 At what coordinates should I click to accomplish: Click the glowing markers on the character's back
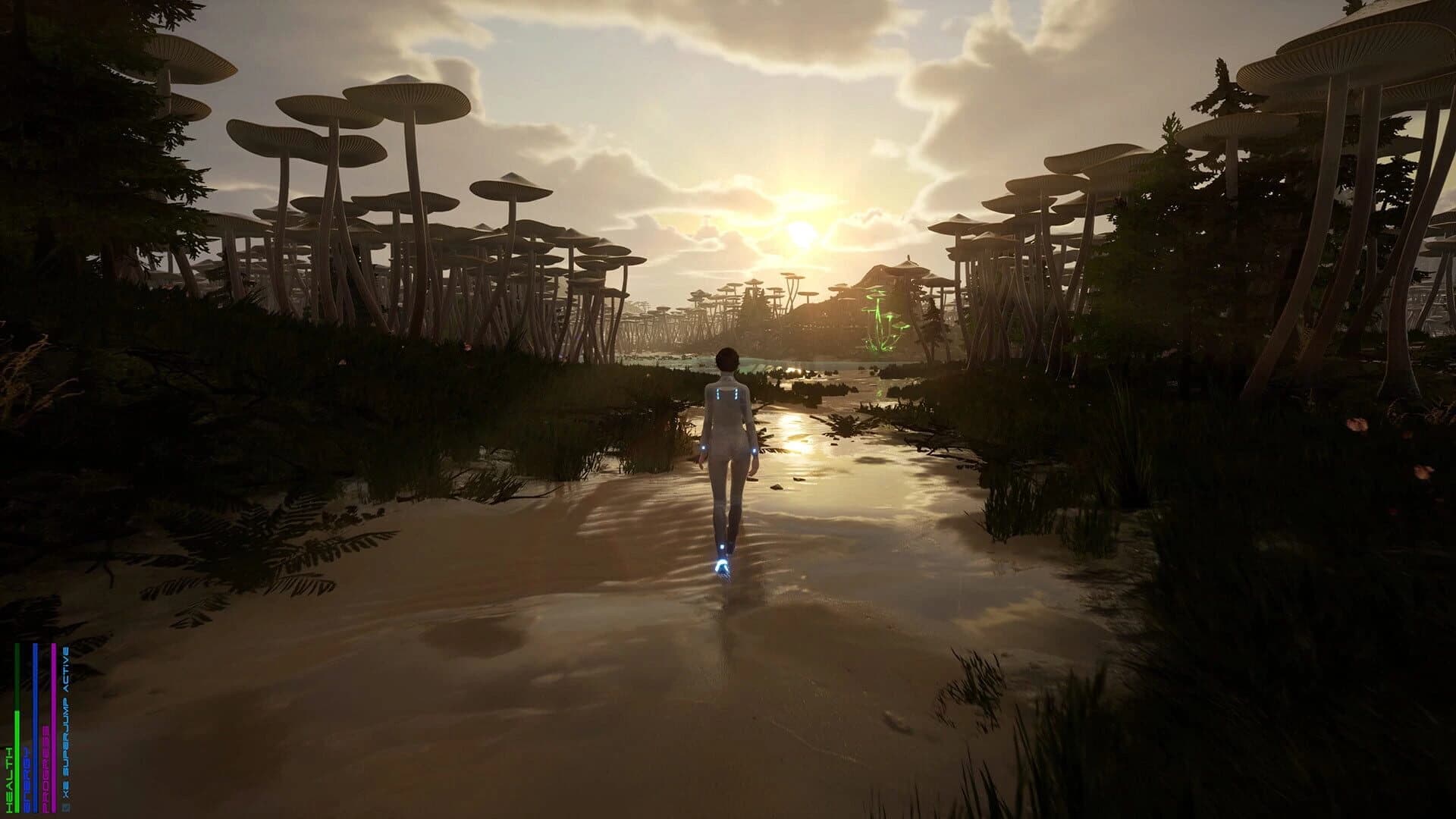[726, 394]
